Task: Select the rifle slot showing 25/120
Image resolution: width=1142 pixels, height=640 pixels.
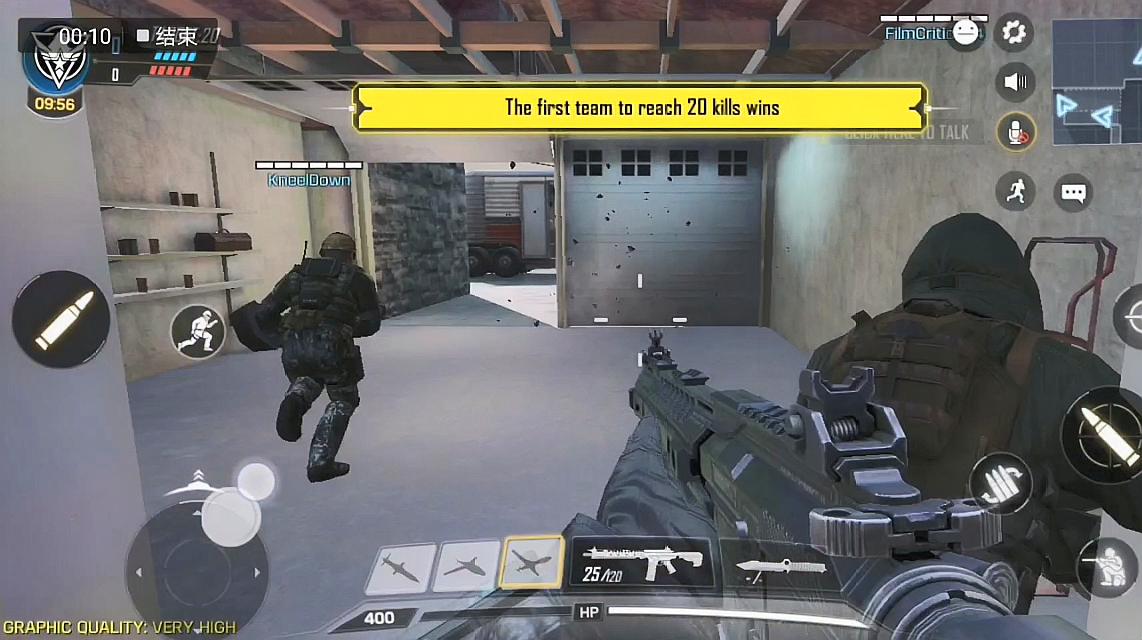Action: [640, 564]
